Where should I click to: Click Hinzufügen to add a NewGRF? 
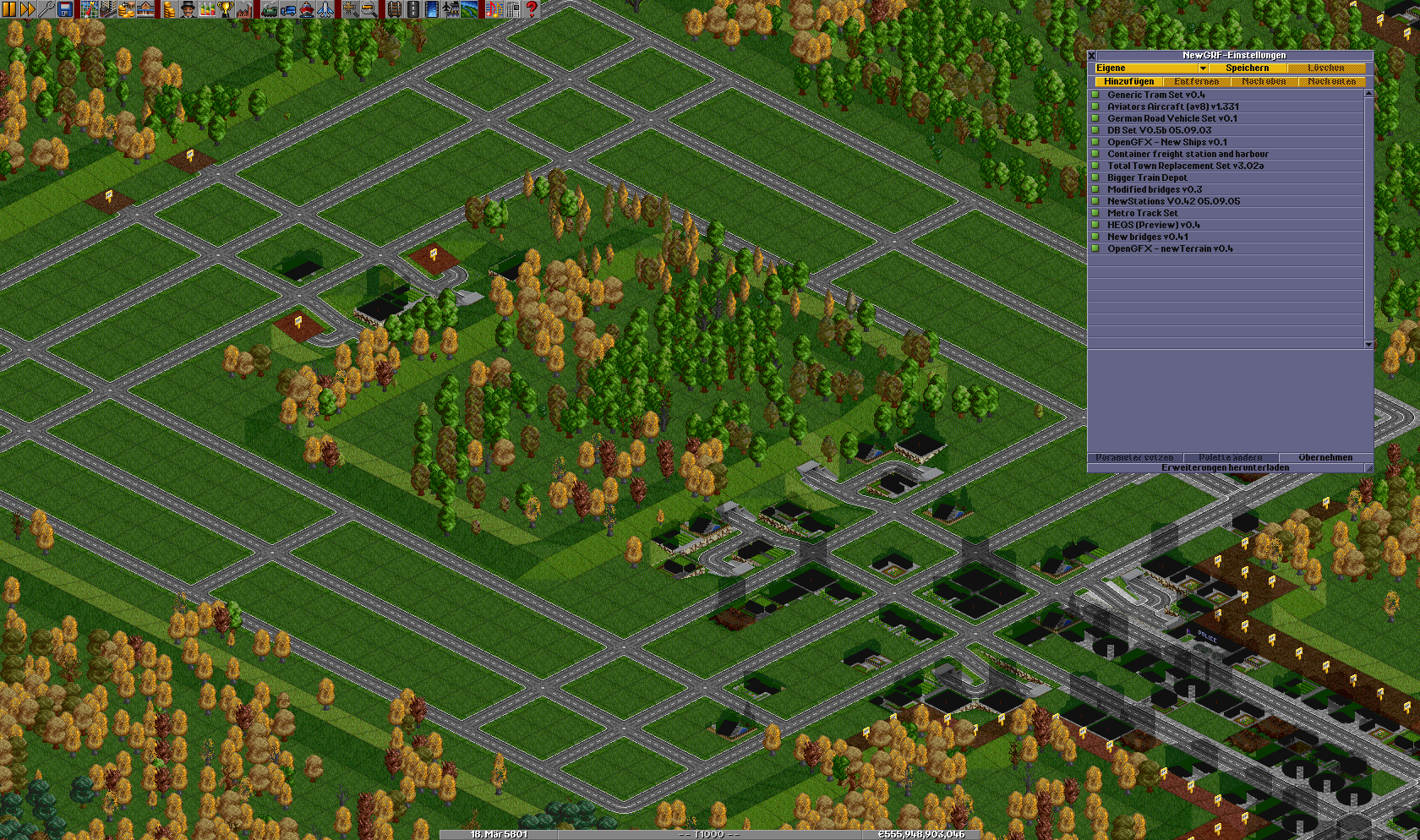click(1128, 82)
